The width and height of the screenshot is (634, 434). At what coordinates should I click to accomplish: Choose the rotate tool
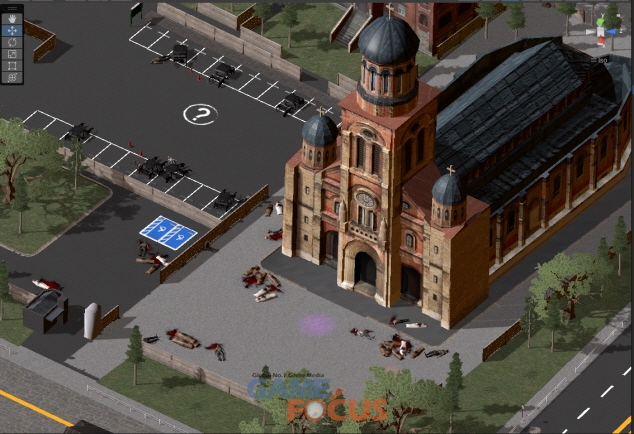[x=13, y=42]
